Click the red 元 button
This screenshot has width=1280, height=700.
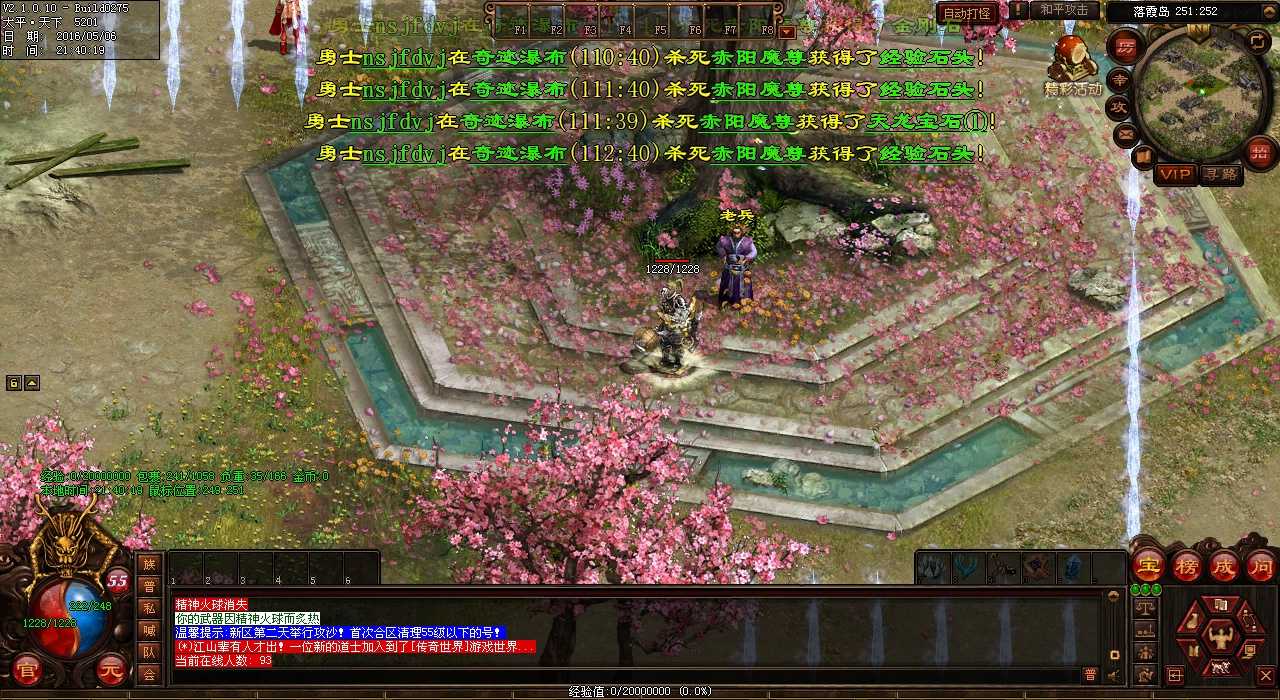[x=112, y=669]
